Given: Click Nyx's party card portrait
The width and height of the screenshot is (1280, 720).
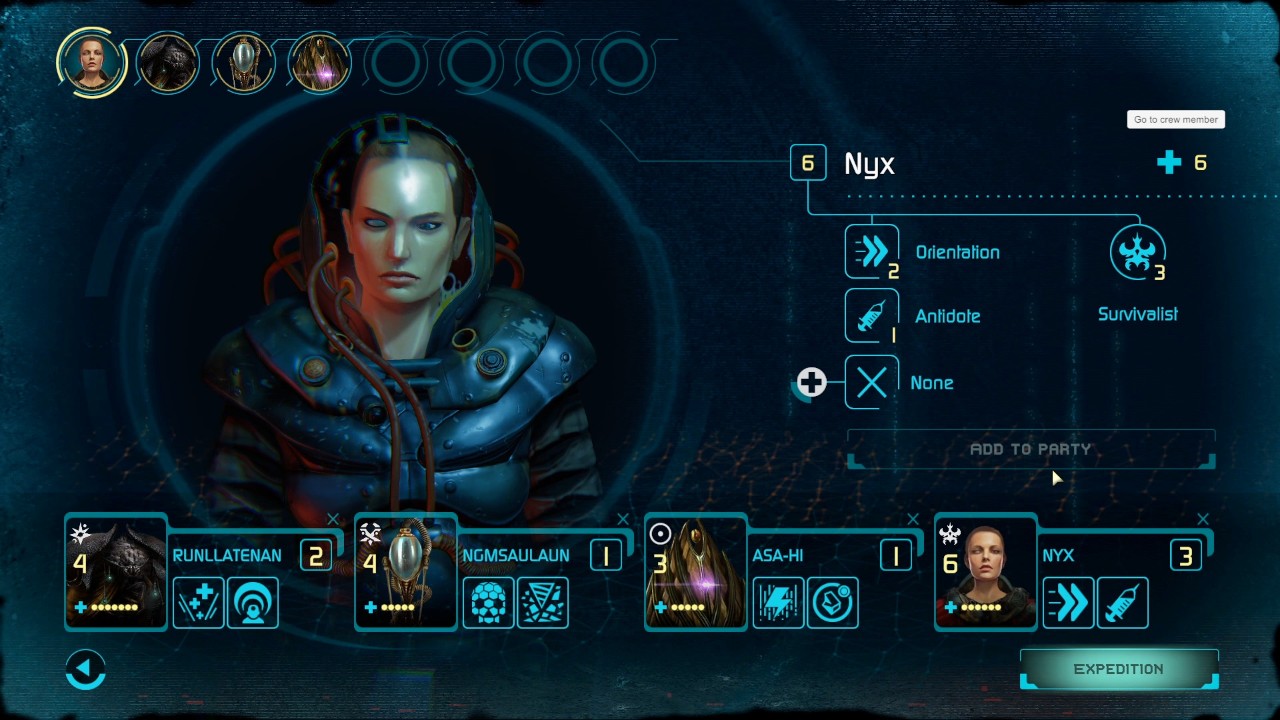Looking at the screenshot, I should point(987,572).
